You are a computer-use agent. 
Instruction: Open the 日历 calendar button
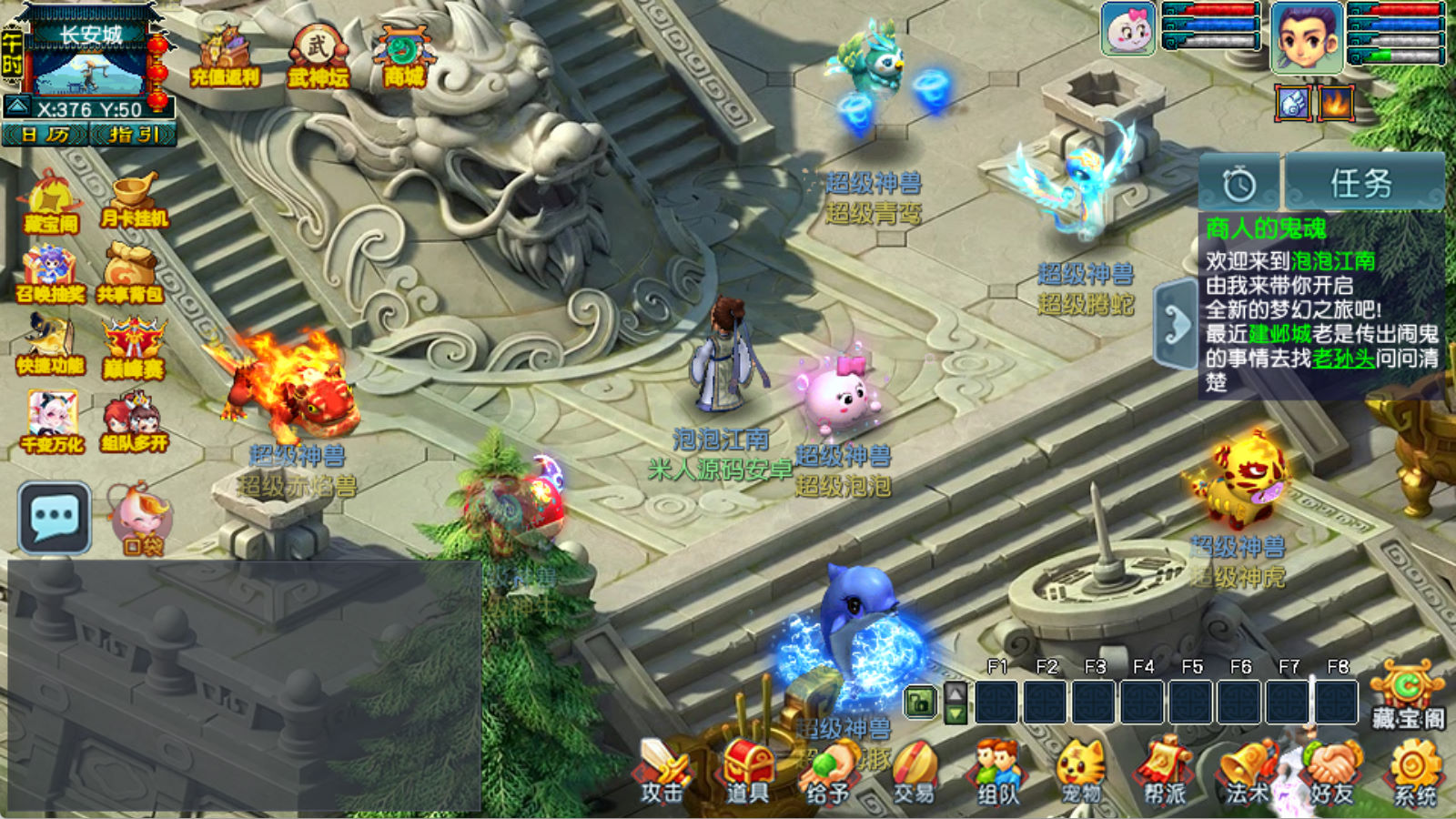45,135
